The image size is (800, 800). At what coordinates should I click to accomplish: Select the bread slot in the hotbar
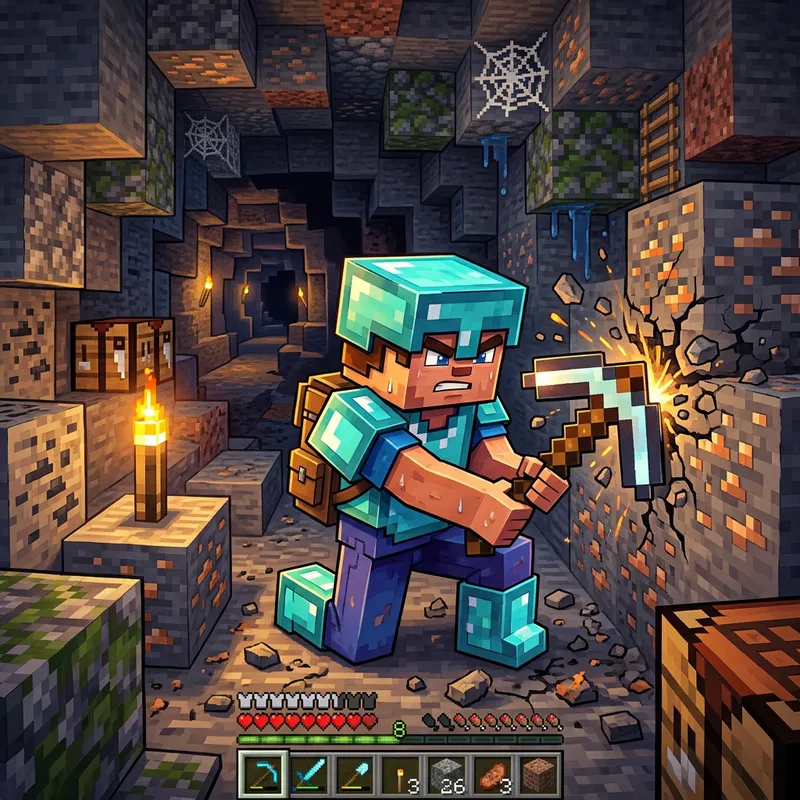(x=494, y=773)
